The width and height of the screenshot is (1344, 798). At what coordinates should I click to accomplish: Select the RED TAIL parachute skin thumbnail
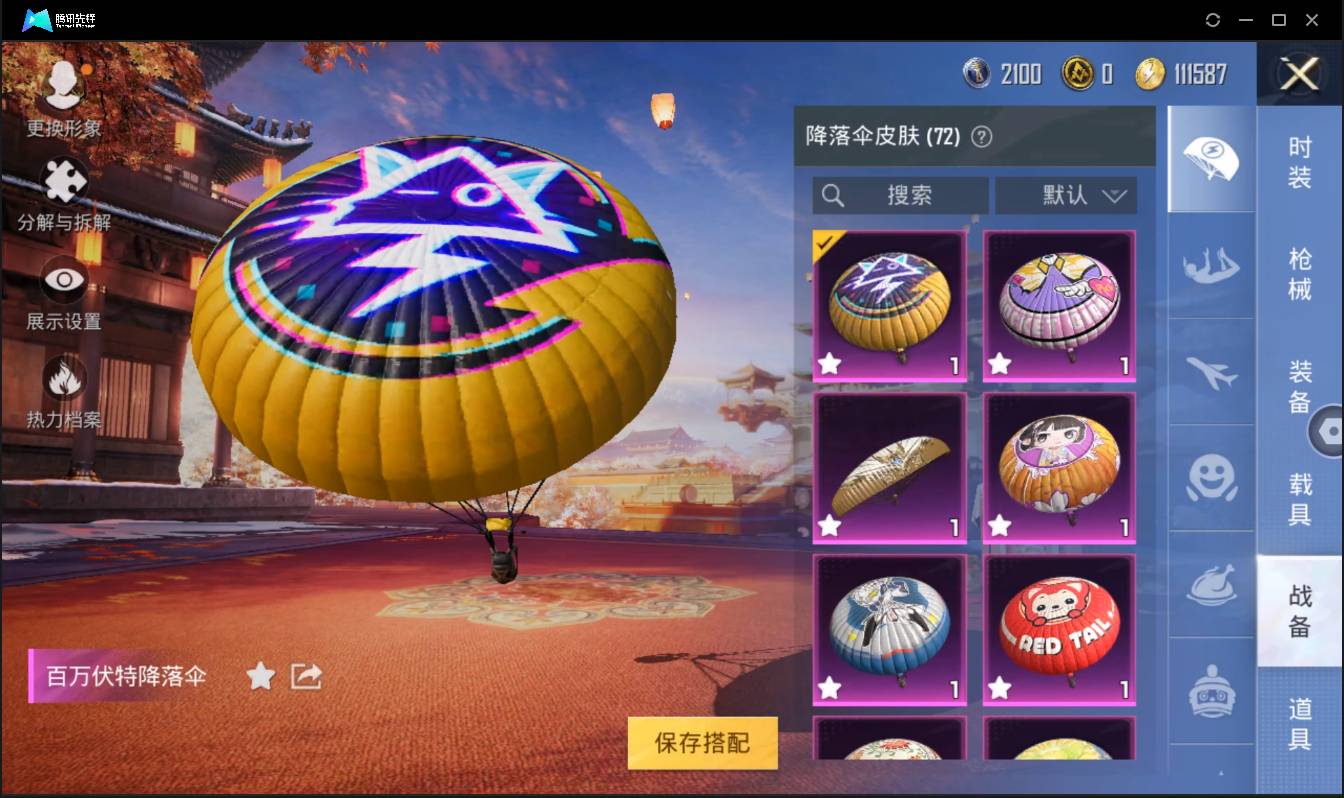pyautogui.click(x=1058, y=628)
